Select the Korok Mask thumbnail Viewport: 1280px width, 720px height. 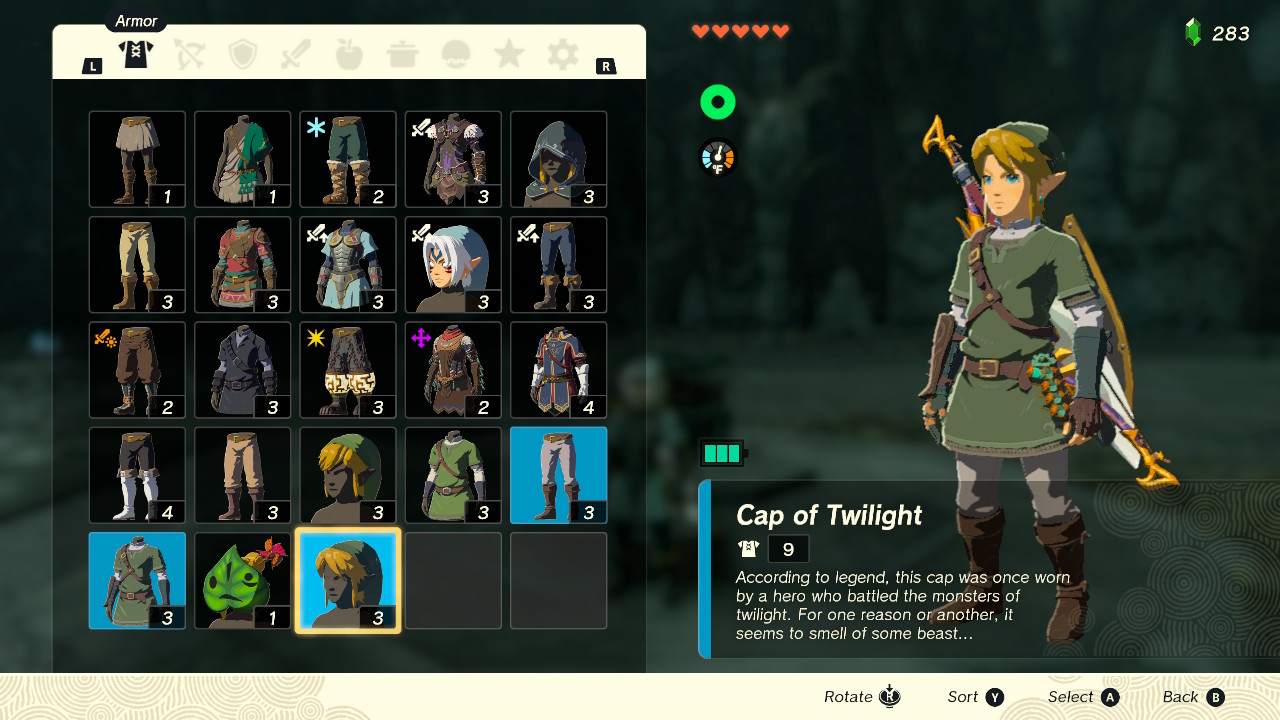coord(242,580)
